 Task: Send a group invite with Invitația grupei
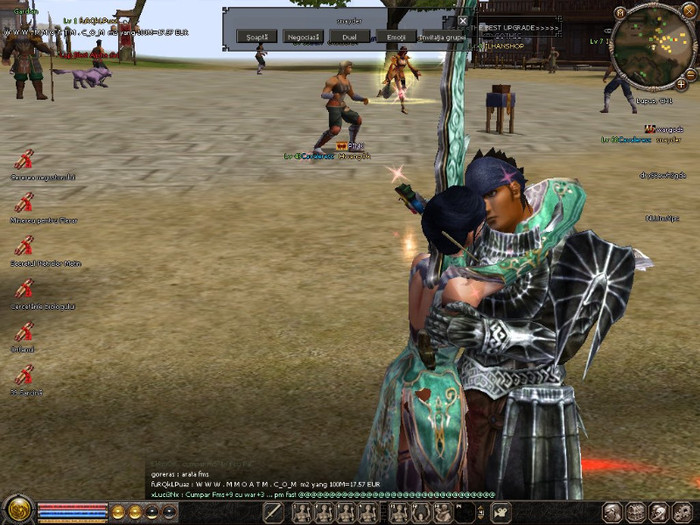(x=443, y=37)
